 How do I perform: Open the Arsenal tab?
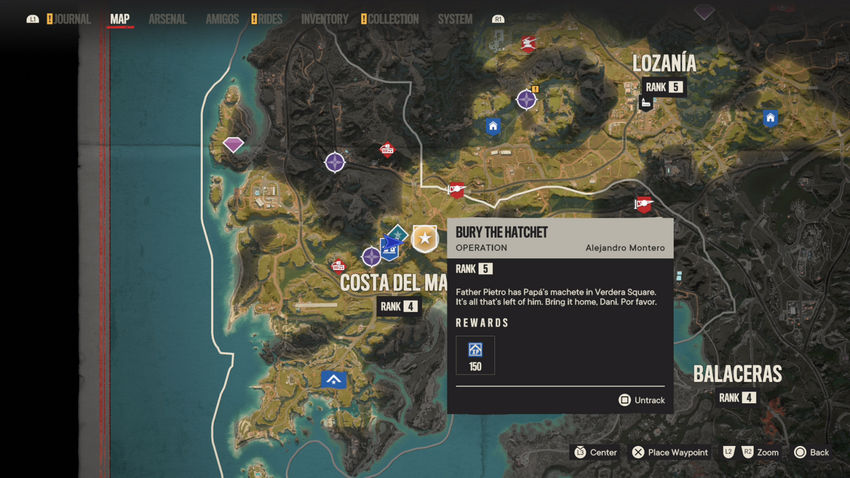pyautogui.click(x=167, y=19)
